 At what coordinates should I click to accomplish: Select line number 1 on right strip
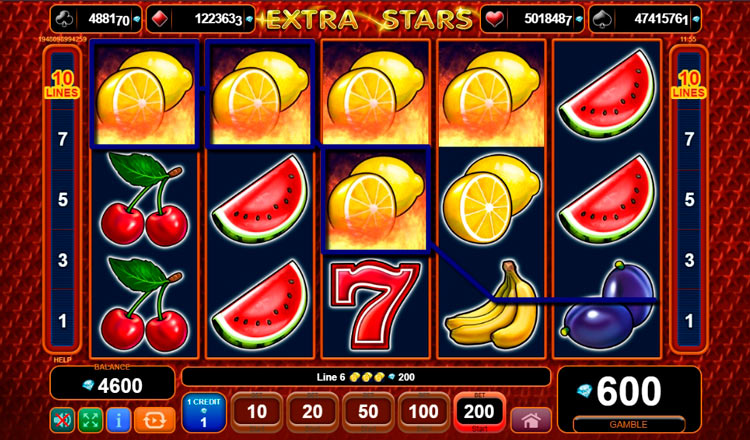click(688, 321)
